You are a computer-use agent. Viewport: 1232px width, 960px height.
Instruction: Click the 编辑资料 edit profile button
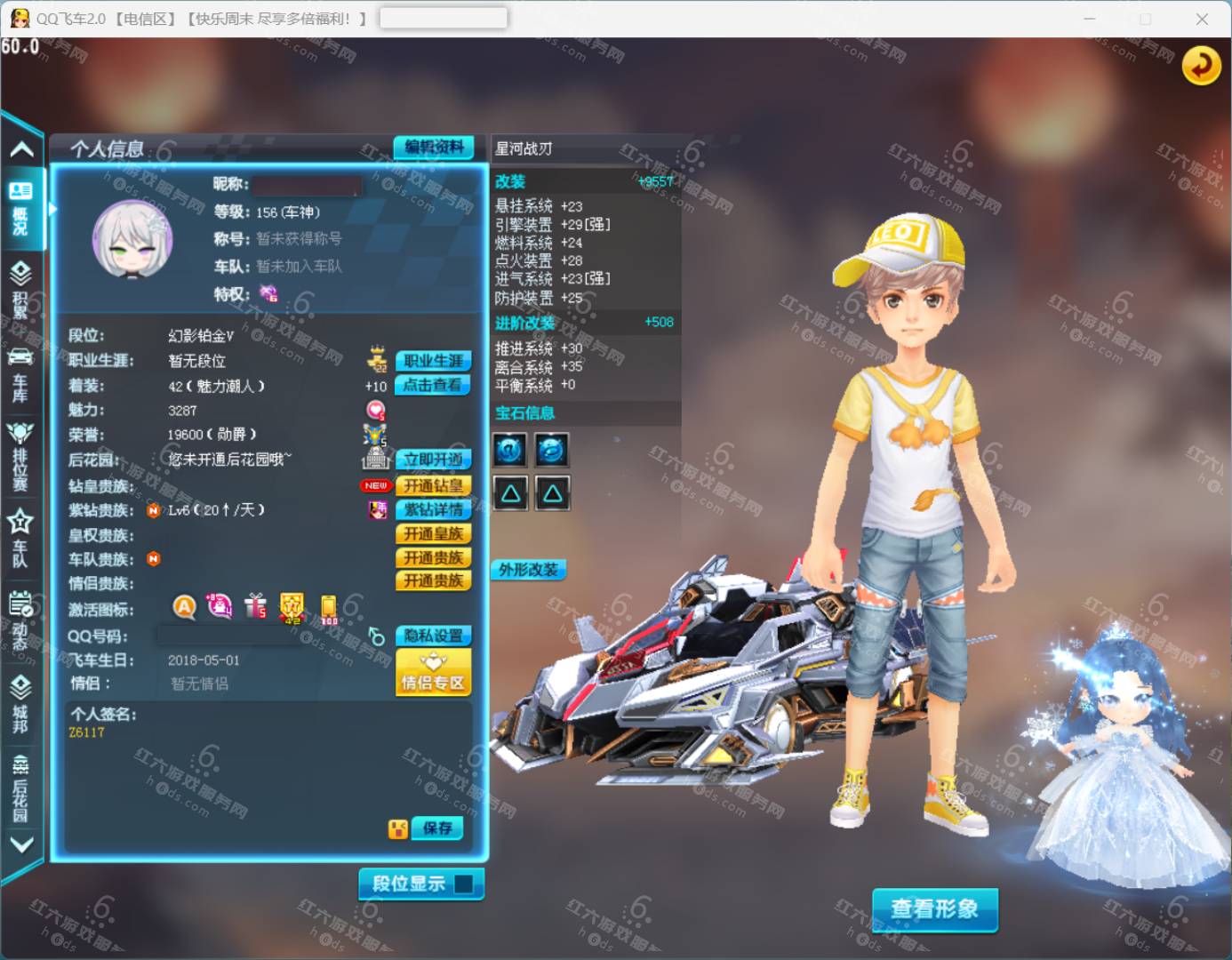click(x=434, y=148)
